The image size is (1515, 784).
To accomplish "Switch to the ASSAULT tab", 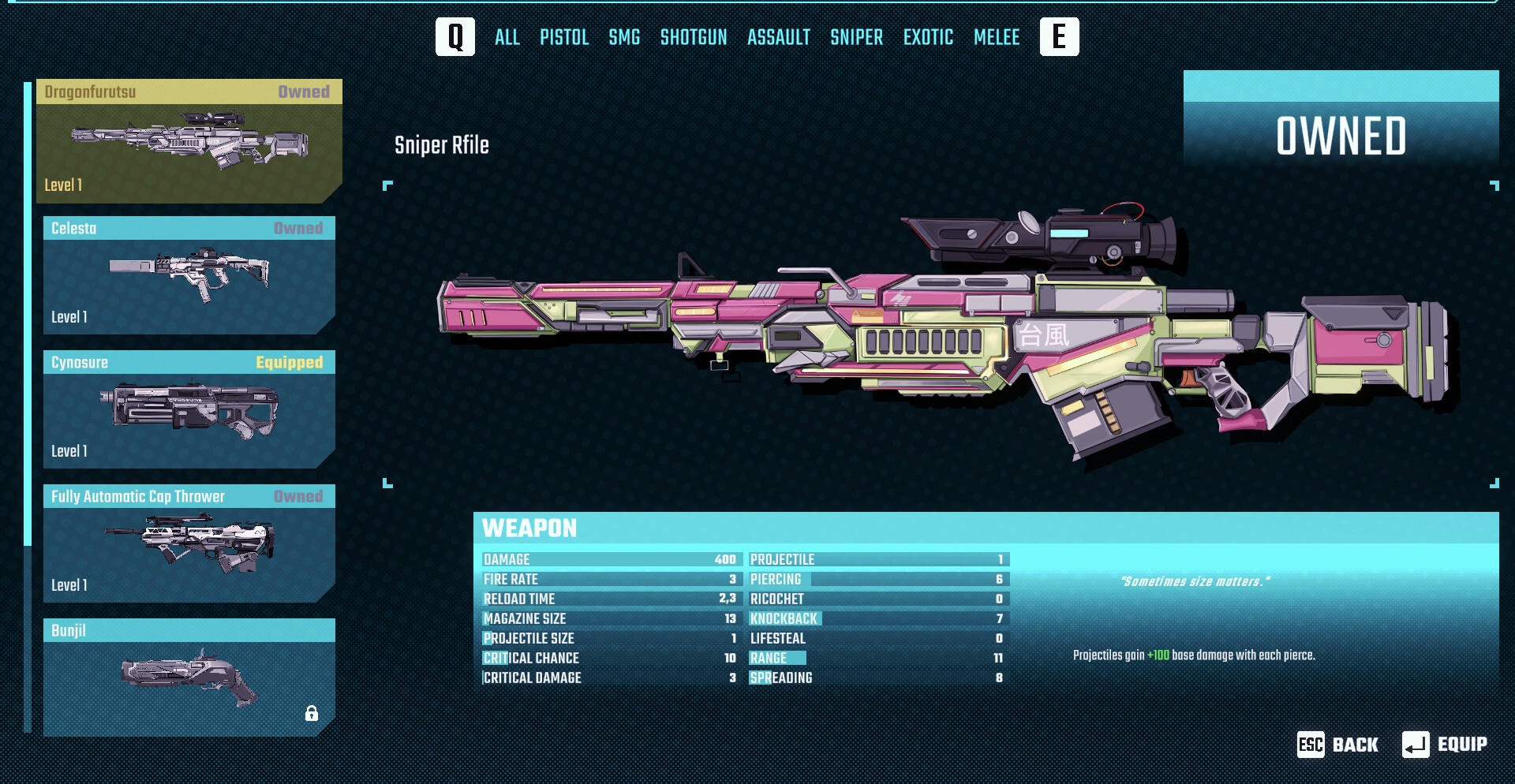I will 779,37.
